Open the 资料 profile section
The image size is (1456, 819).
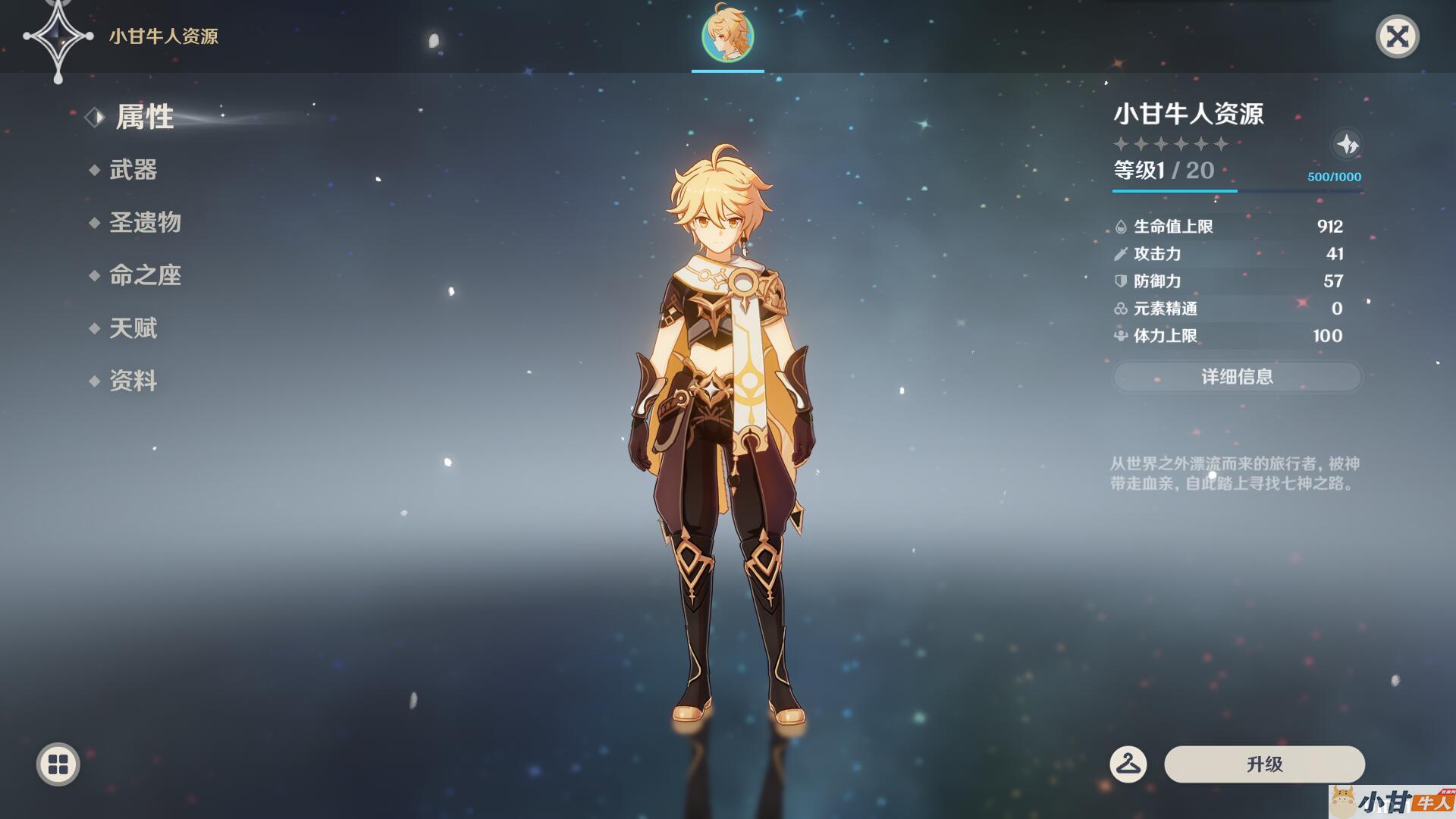click(133, 381)
